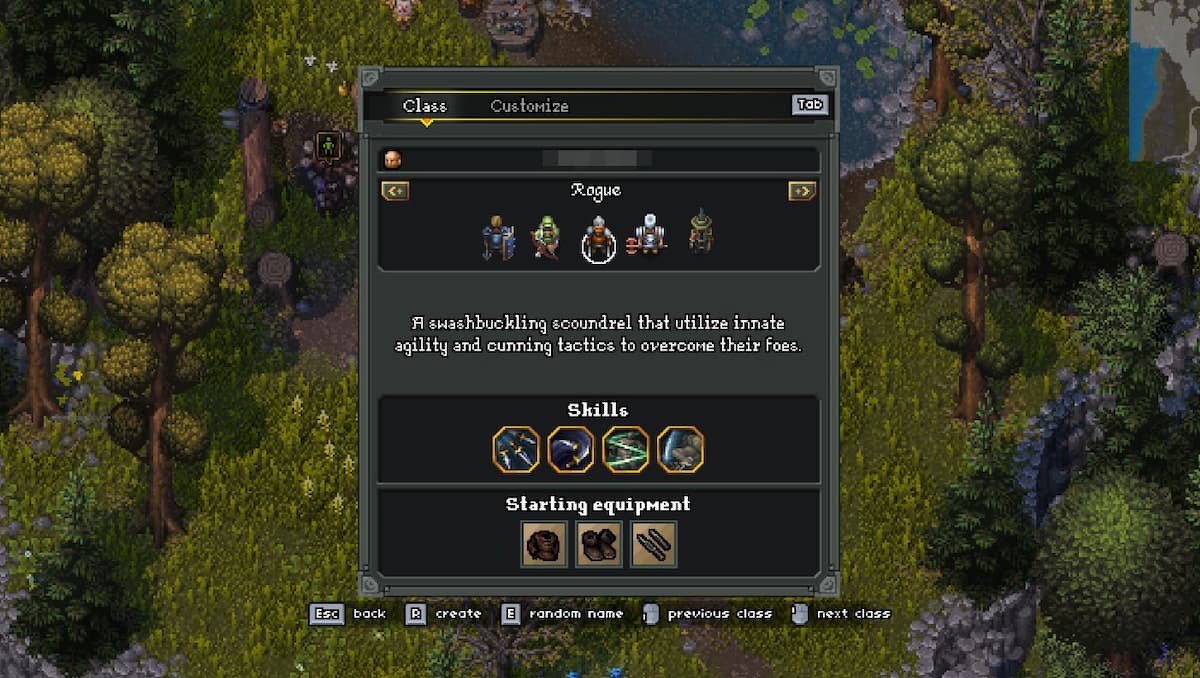
Task: Inspect the blue arc strike skill icon
Action: point(680,449)
